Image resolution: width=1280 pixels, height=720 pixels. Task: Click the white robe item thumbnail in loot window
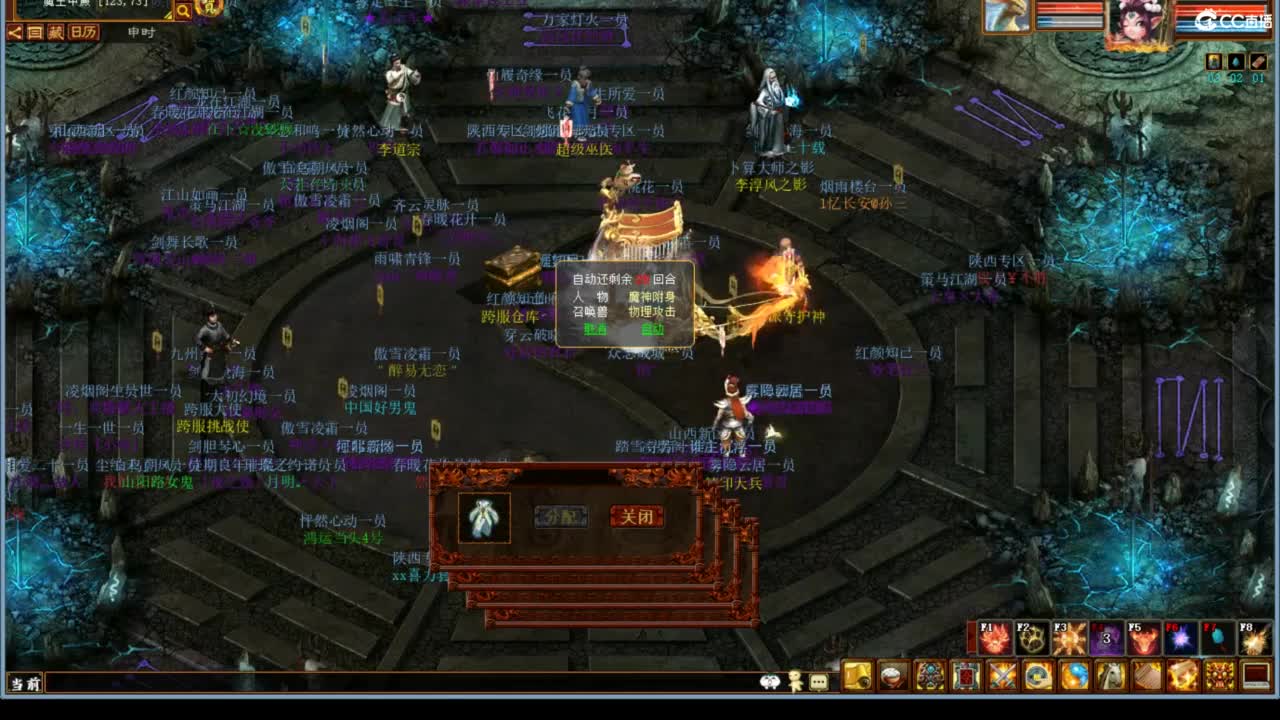484,516
